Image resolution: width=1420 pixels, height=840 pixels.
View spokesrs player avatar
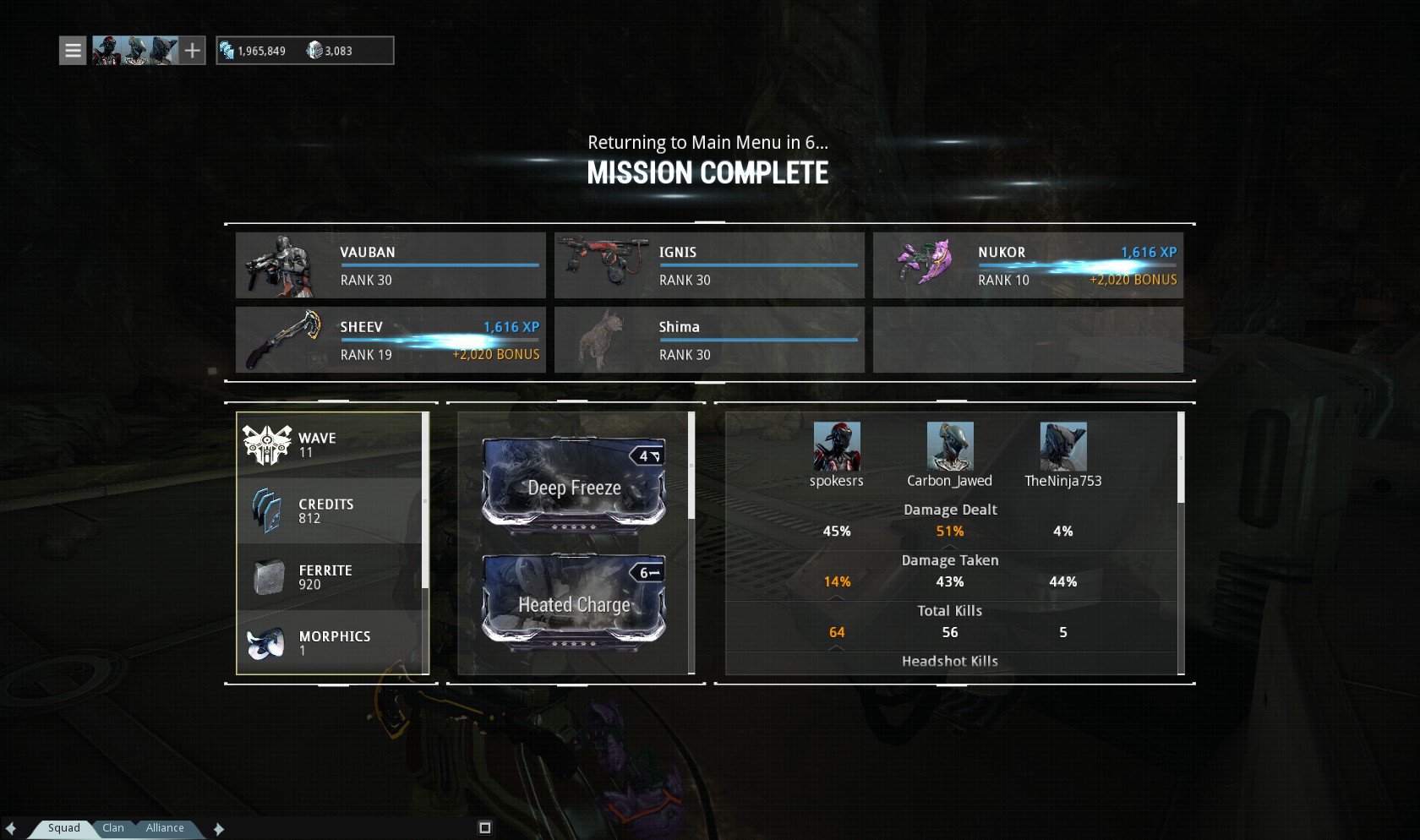(x=837, y=446)
